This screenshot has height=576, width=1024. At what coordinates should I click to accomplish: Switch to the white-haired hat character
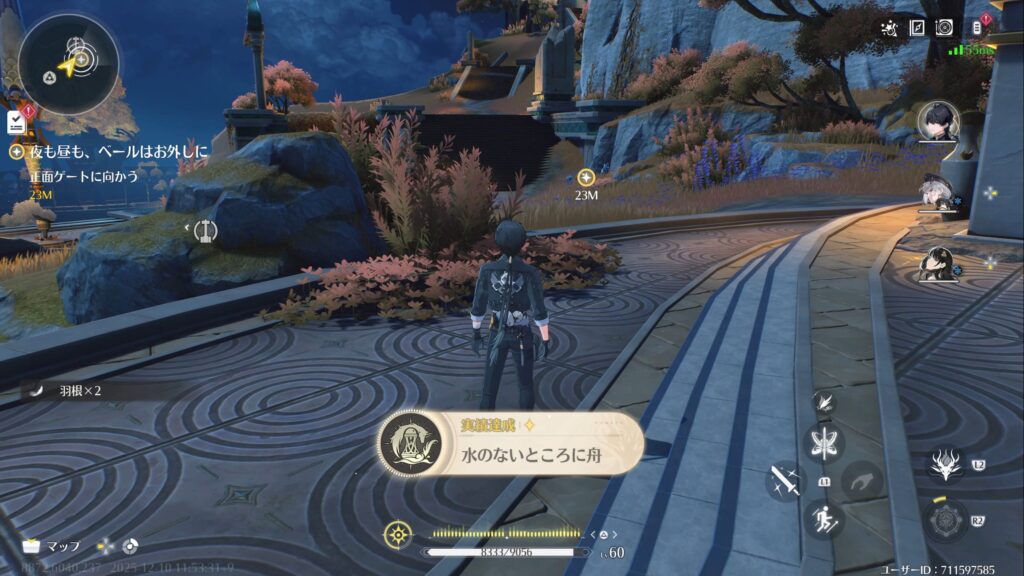point(935,196)
